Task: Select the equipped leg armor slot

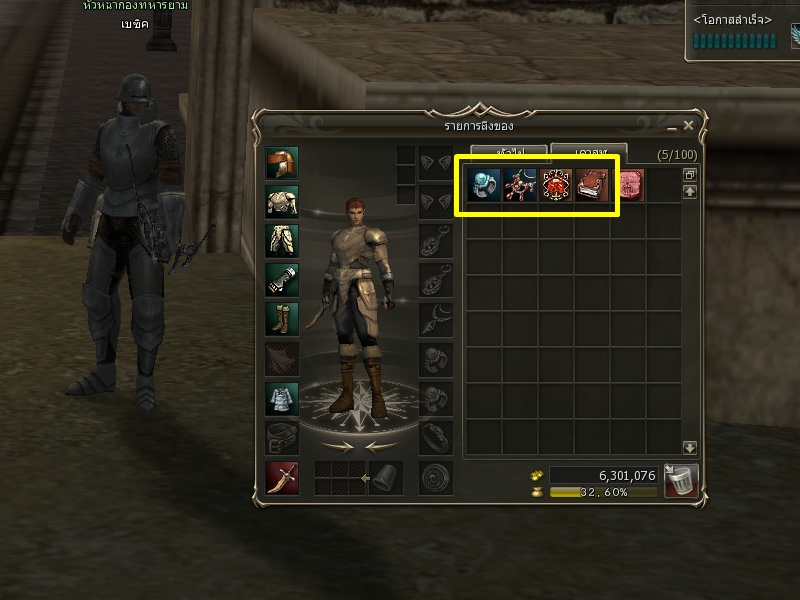Action: coord(281,240)
